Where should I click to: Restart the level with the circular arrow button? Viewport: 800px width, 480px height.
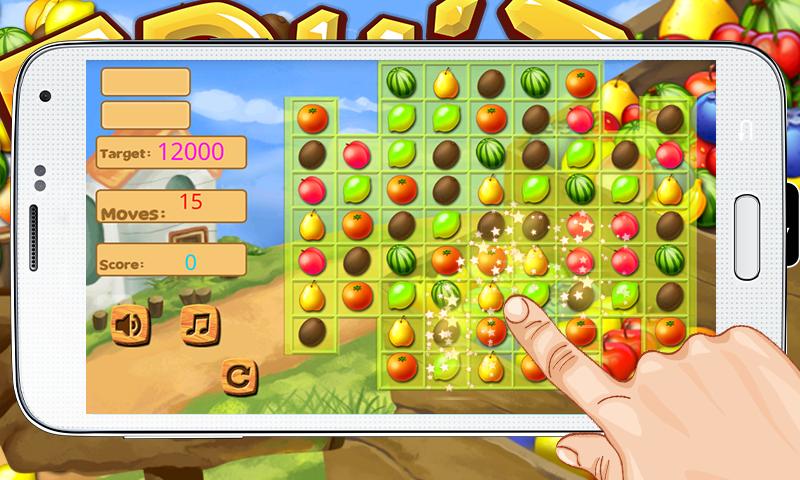(x=238, y=376)
